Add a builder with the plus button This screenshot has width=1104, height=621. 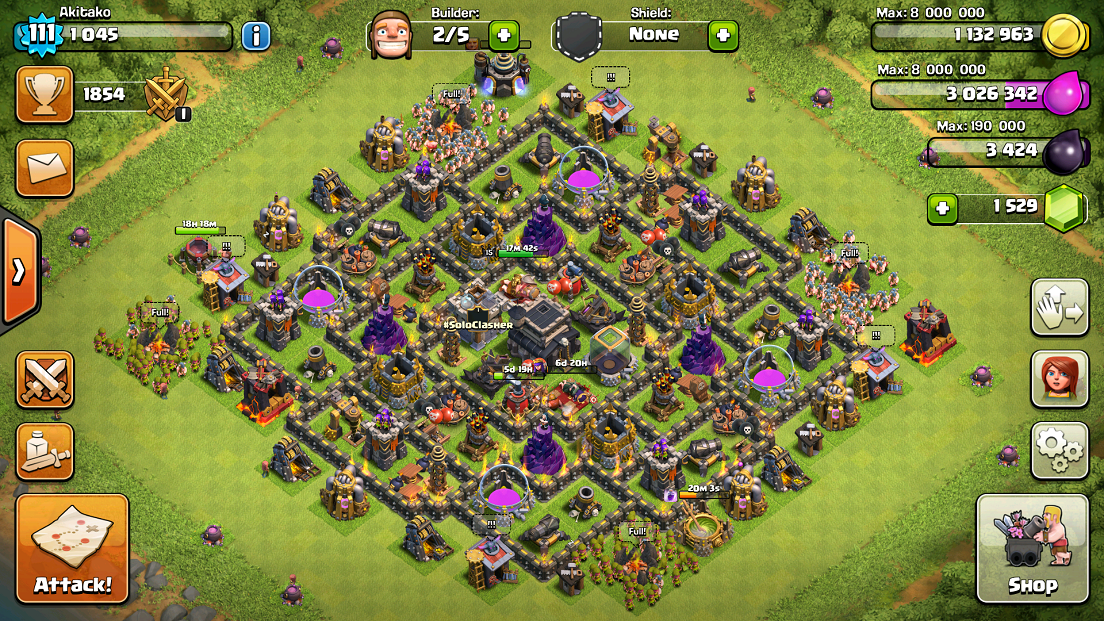[x=503, y=36]
